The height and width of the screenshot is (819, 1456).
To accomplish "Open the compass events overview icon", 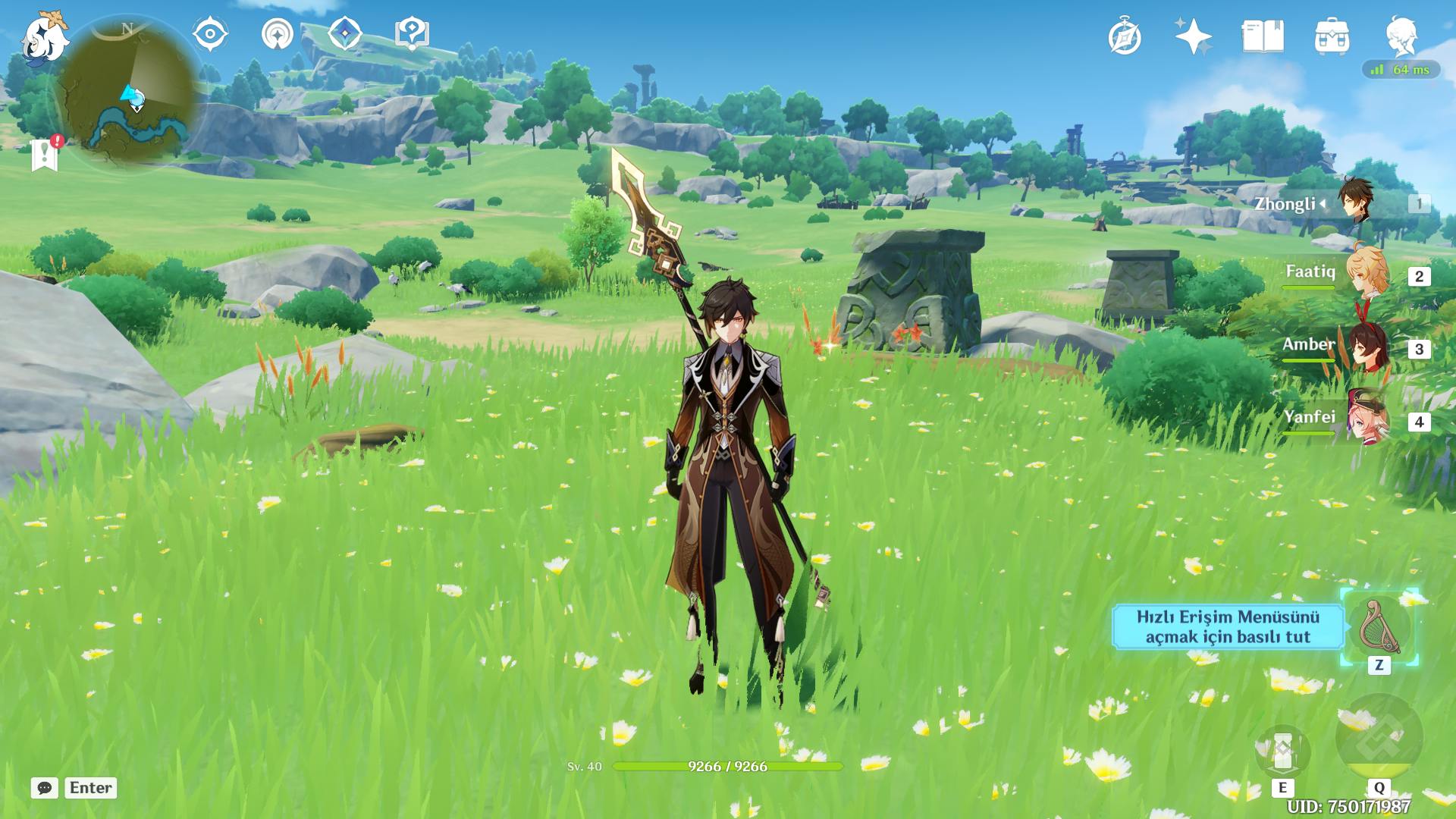I will (1124, 37).
